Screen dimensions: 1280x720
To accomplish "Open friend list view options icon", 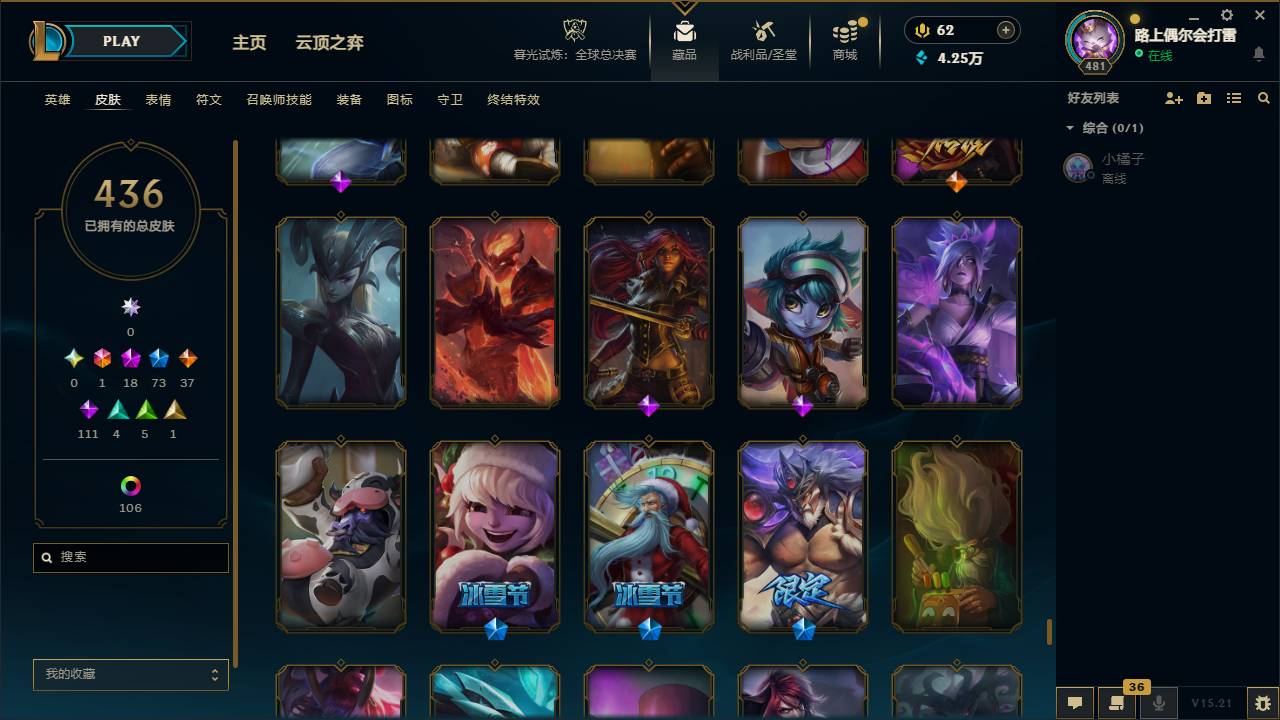I will [x=1233, y=98].
